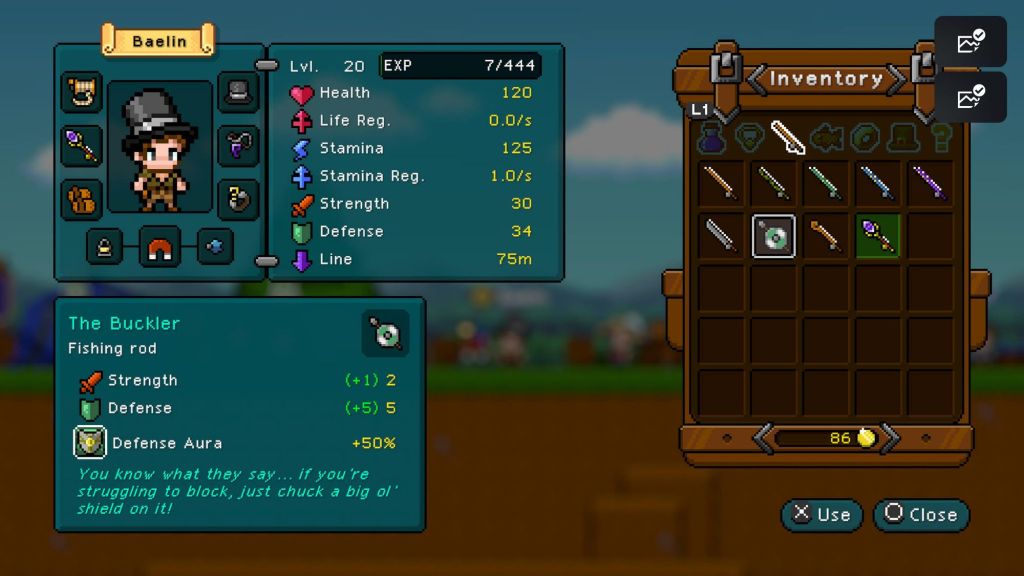Screen dimensions: 1024x576
Task: Select the purple gem rod on green
Action: coord(878,236)
